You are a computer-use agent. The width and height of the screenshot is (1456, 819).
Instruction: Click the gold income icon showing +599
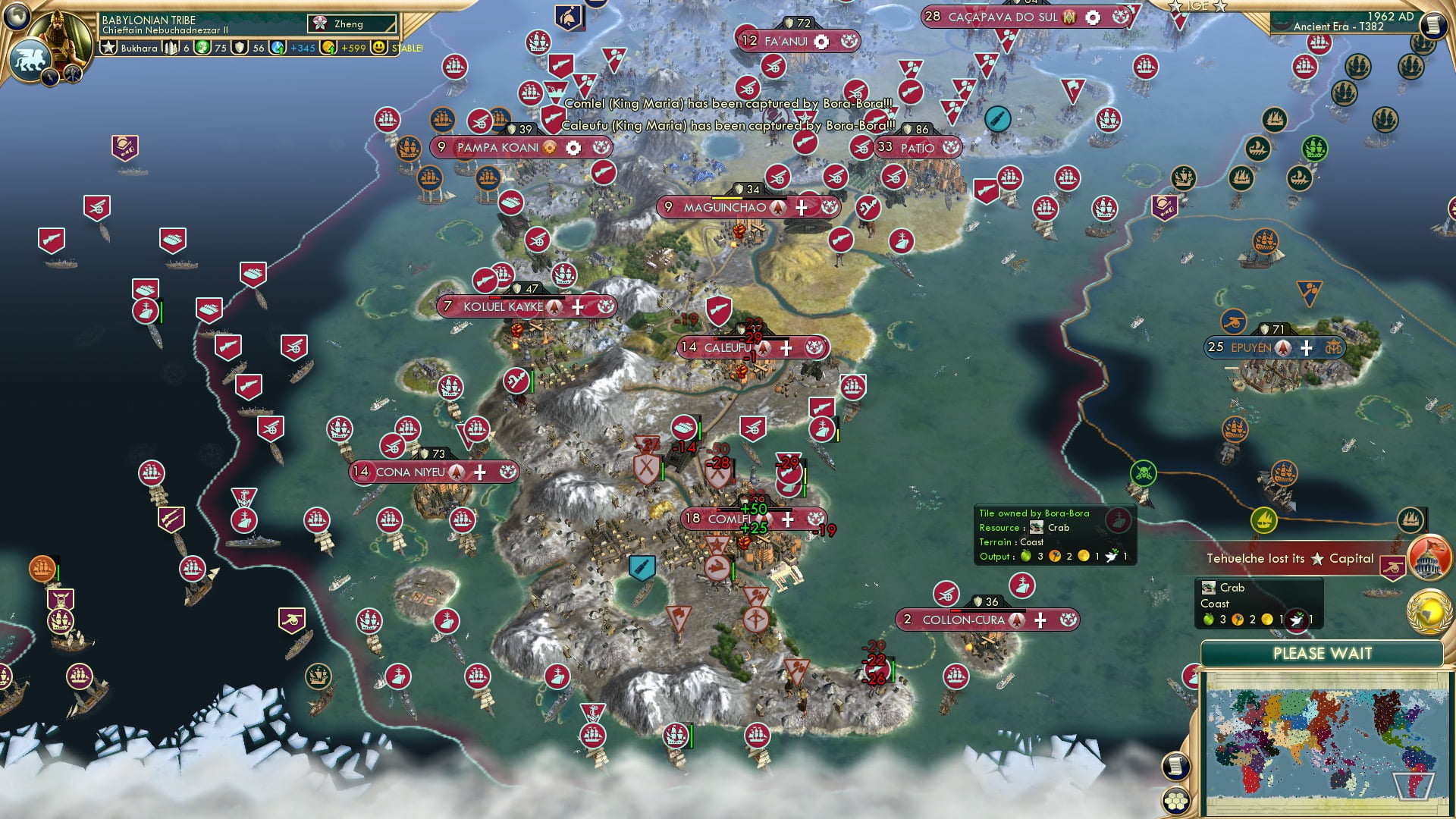327,48
